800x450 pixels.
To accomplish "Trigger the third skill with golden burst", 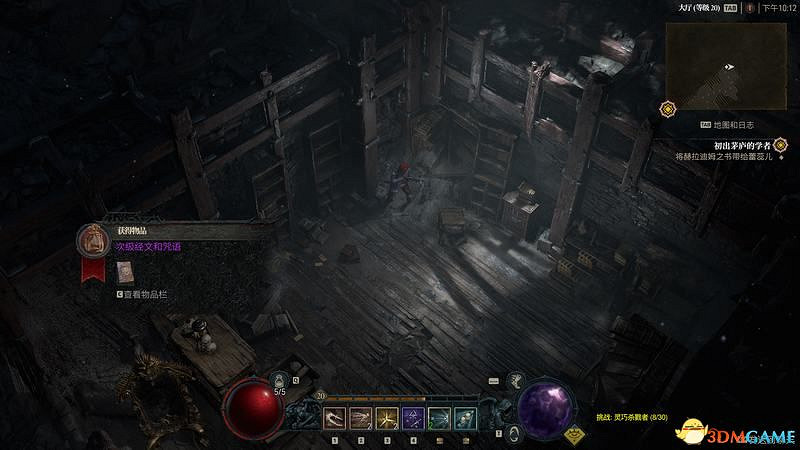I will click(387, 417).
